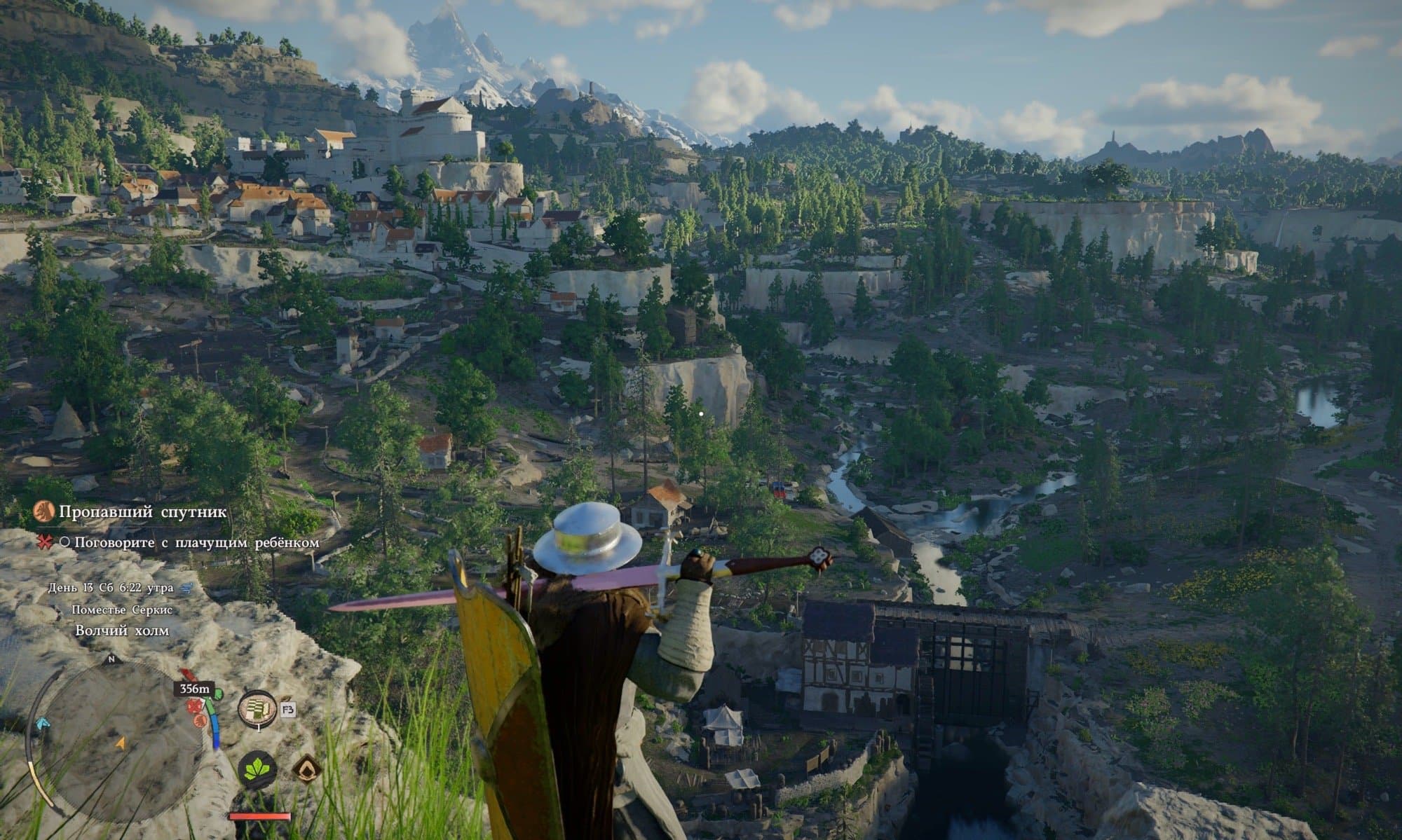Open the "Пропавший спутник" quest tracker title

[142, 512]
